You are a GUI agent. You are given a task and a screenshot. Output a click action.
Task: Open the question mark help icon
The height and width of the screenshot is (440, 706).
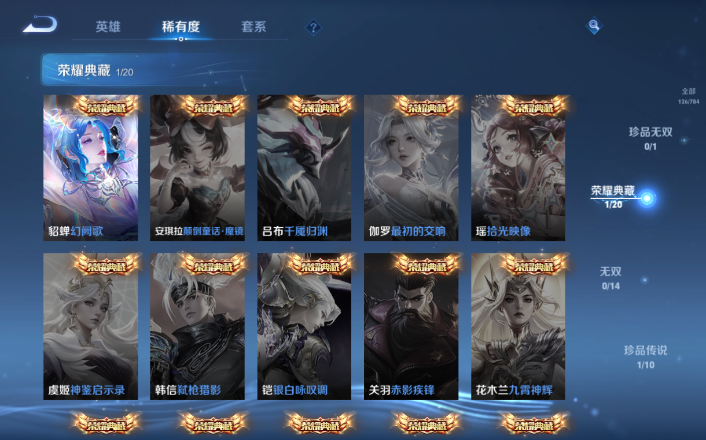pyautogui.click(x=313, y=28)
